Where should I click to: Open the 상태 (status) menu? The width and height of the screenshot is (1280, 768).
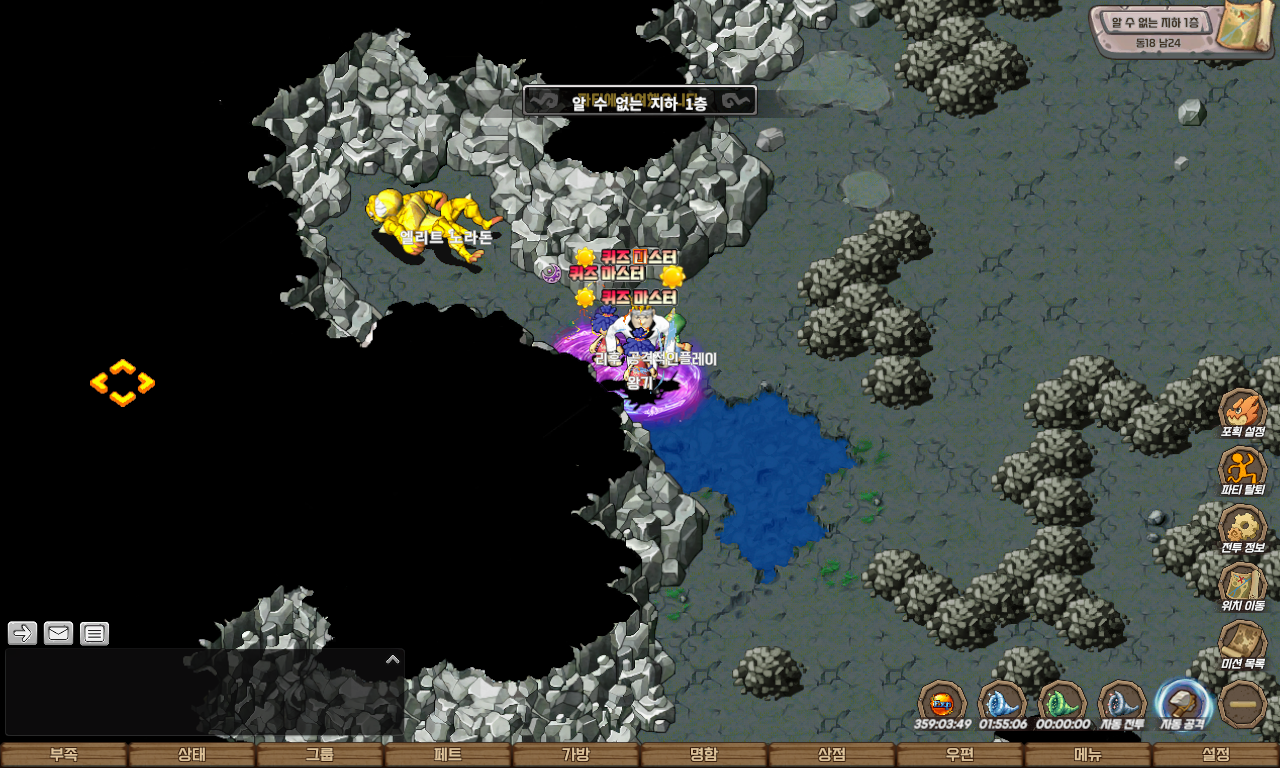click(x=192, y=755)
